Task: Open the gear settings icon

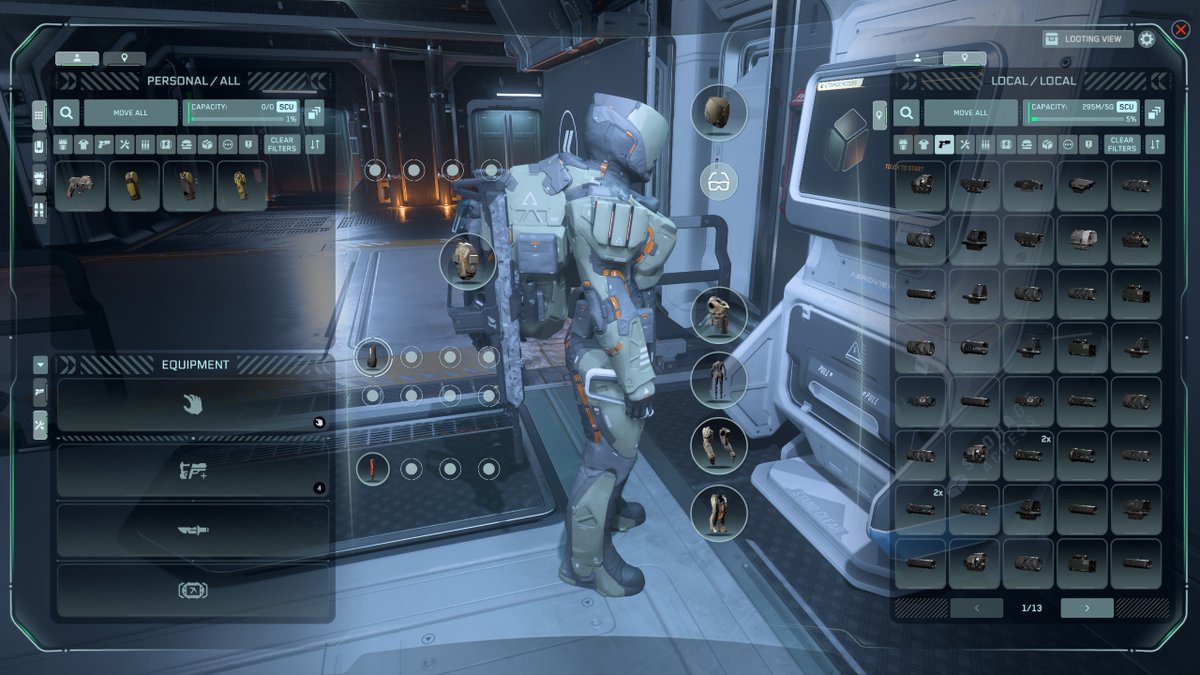Action: tap(1147, 39)
